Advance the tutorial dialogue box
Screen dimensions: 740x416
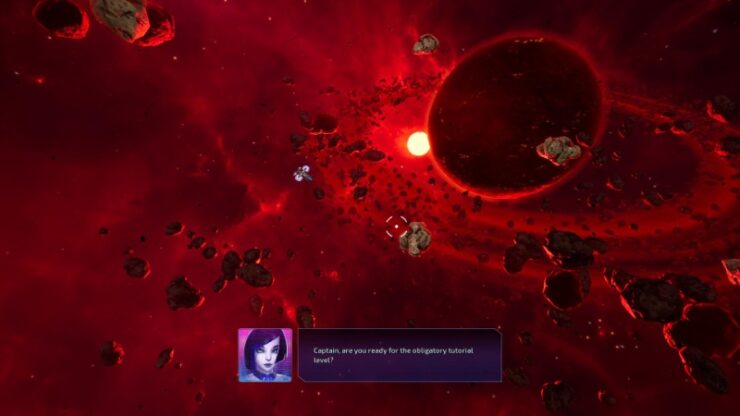(399, 355)
